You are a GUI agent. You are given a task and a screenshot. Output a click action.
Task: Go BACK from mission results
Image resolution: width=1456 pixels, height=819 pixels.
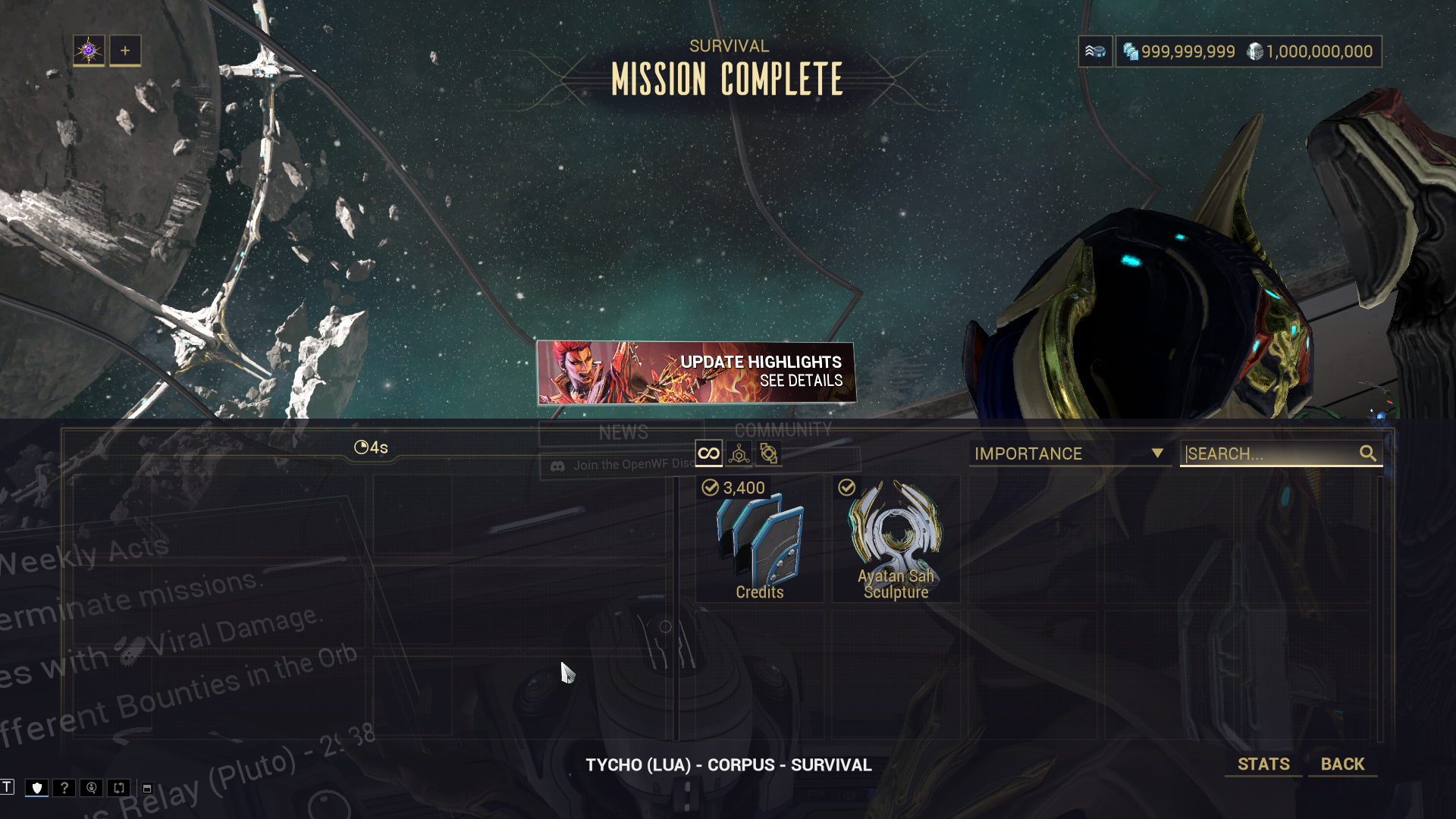click(x=1342, y=764)
